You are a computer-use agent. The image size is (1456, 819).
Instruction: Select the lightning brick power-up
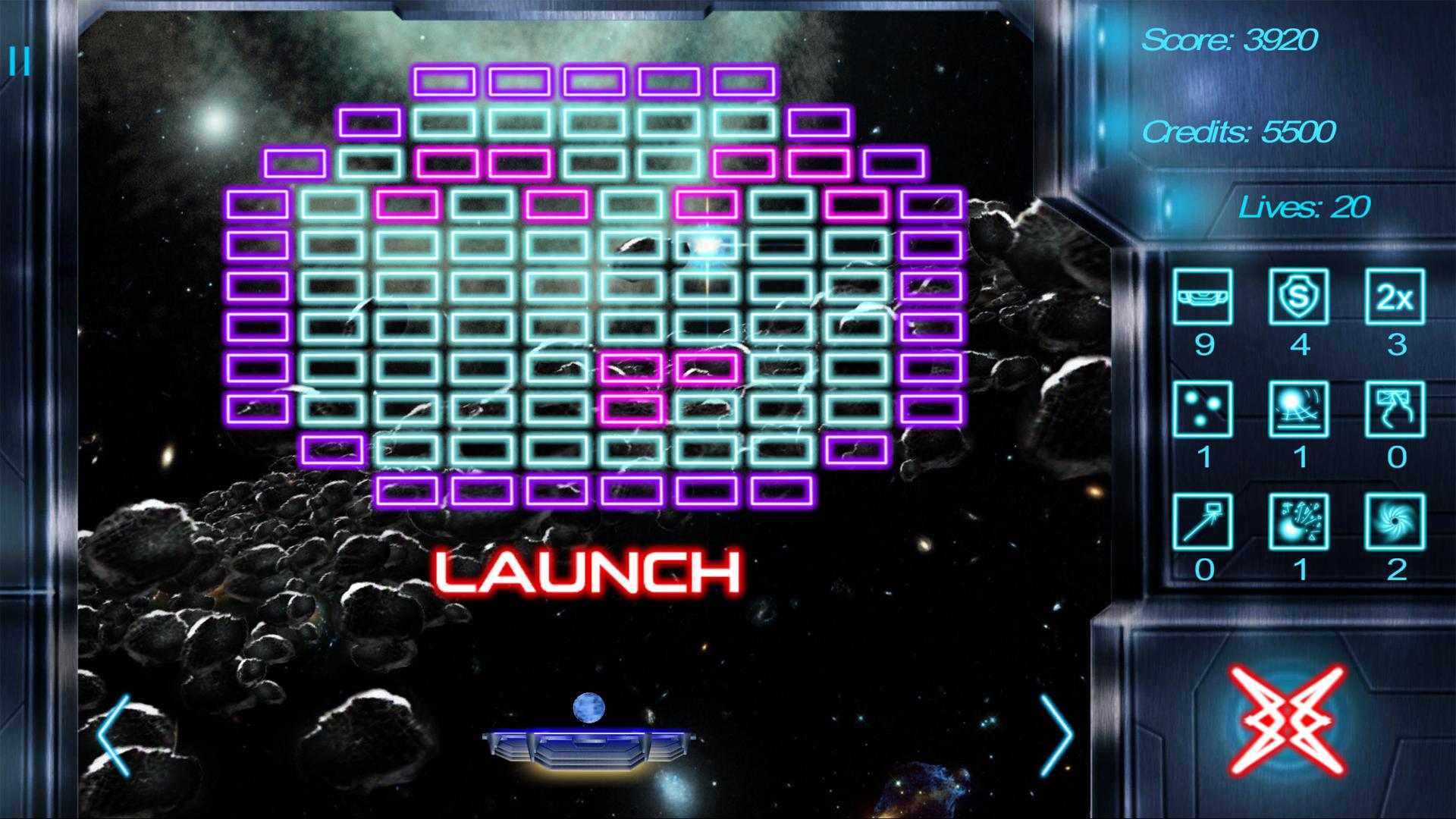click(1395, 409)
